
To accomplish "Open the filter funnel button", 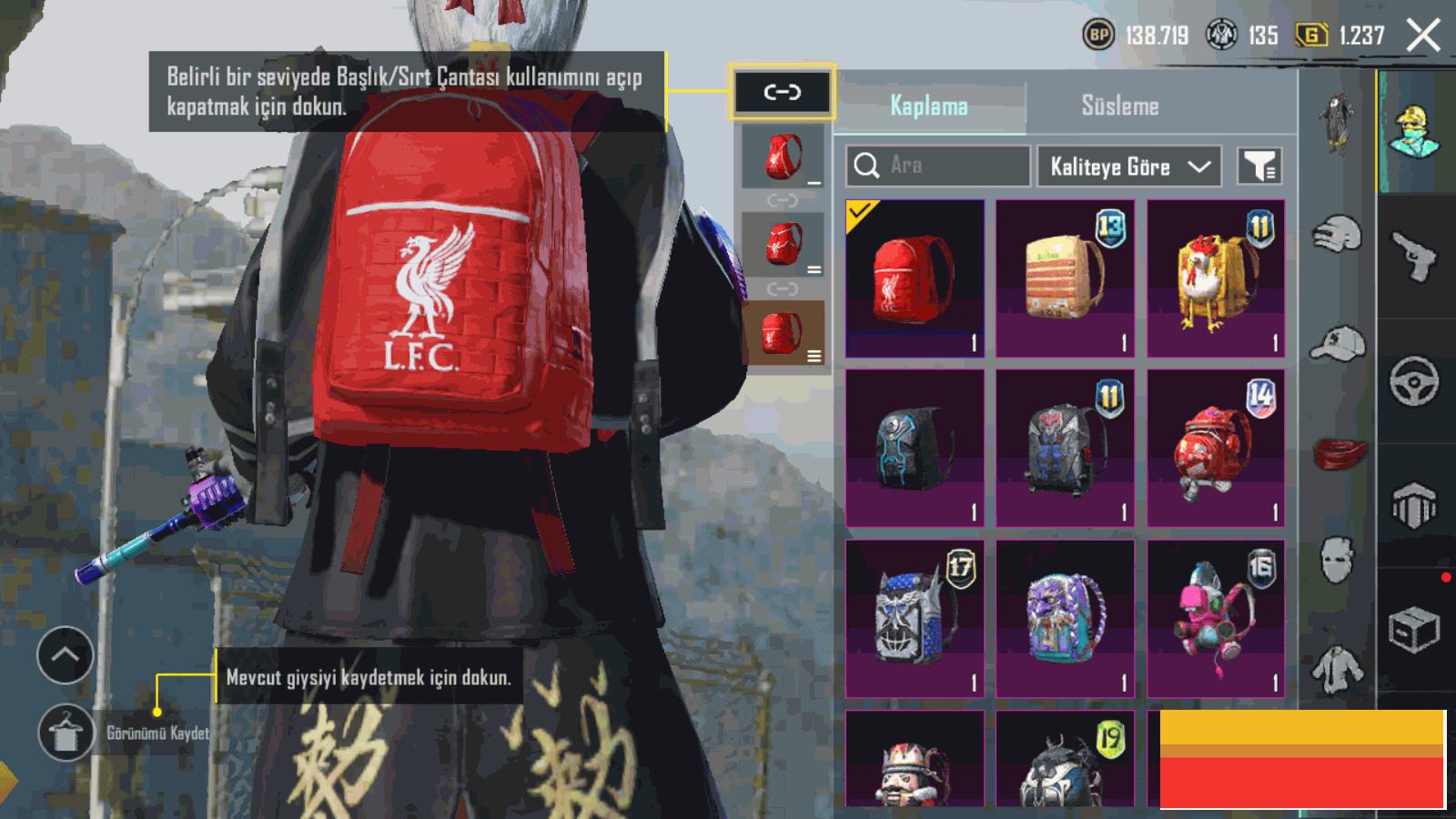I will tap(1259, 167).
